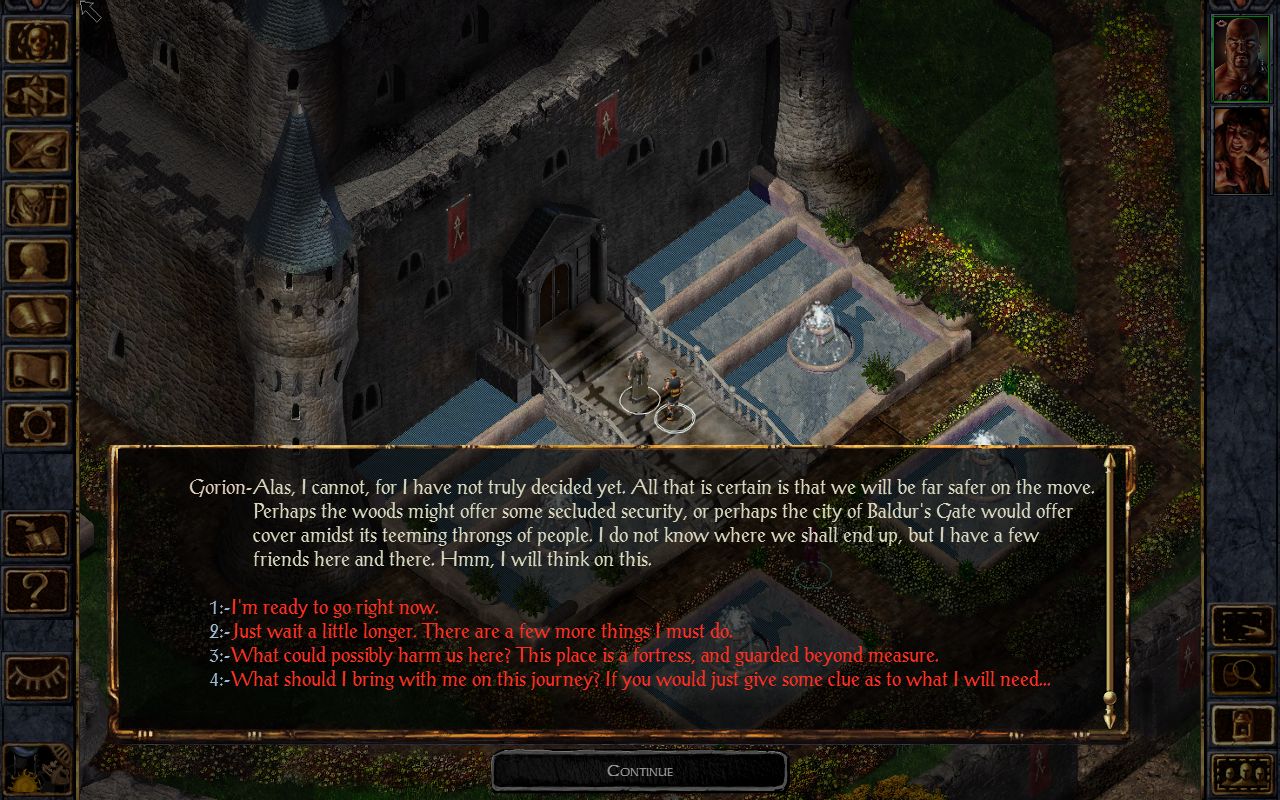Toggle the padlock icon on the right sidebar

[1242, 723]
